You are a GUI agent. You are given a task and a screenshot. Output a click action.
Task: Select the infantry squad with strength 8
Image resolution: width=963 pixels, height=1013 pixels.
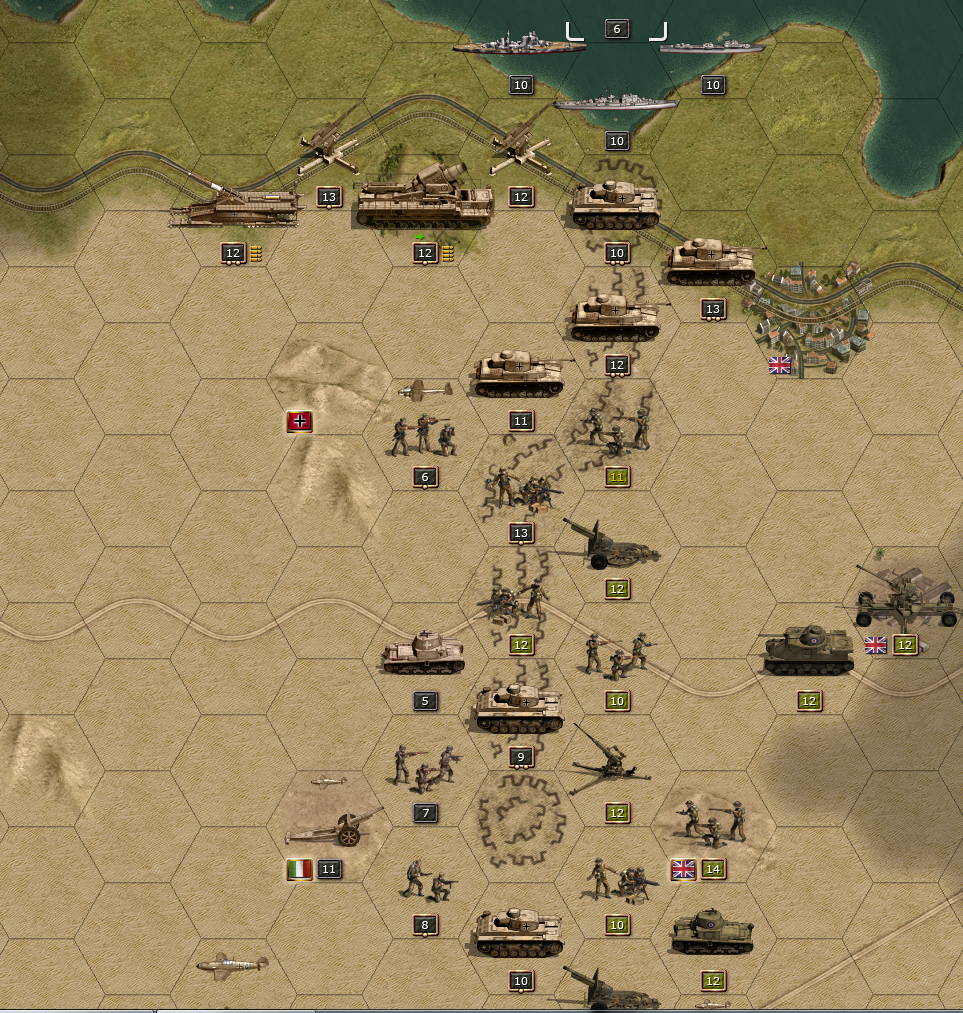[426, 880]
